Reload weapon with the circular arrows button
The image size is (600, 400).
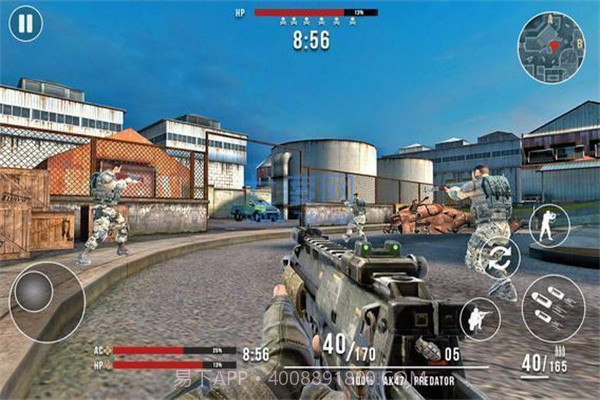tap(500, 257)
